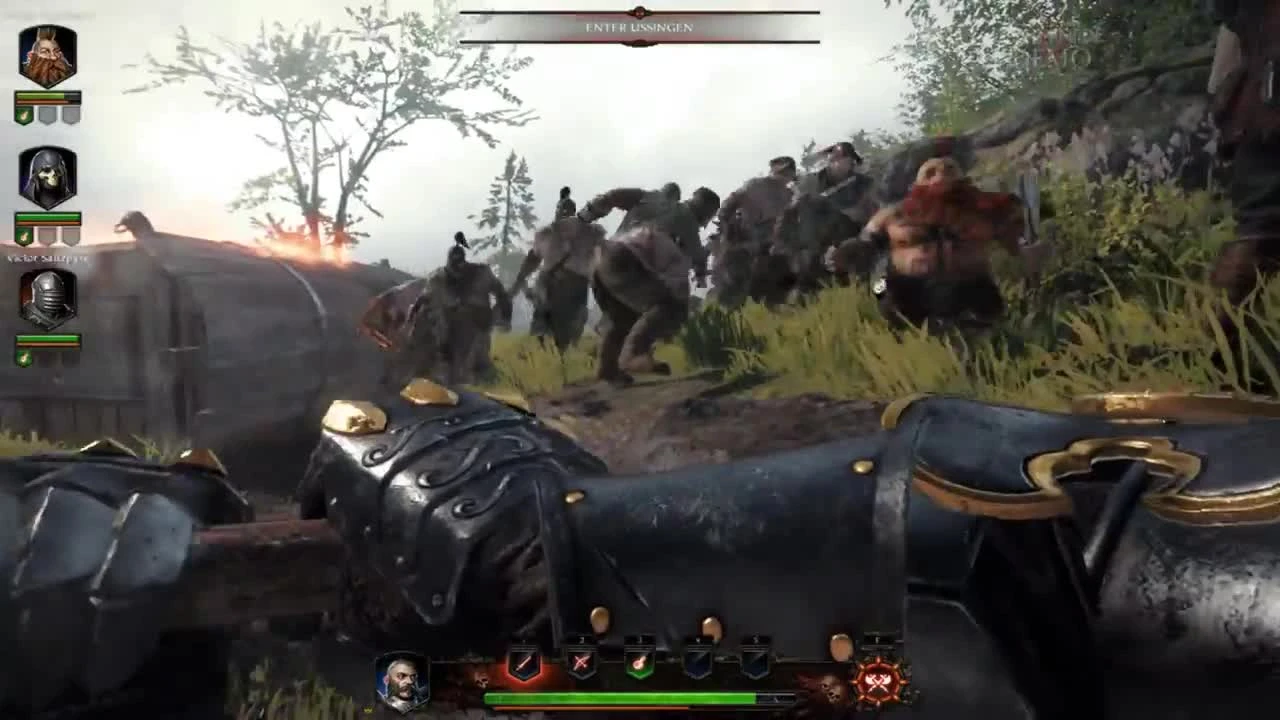Click the skull-masked ally's healing draught slot
Screen dimensions: 1280x720
click(22, 237)
